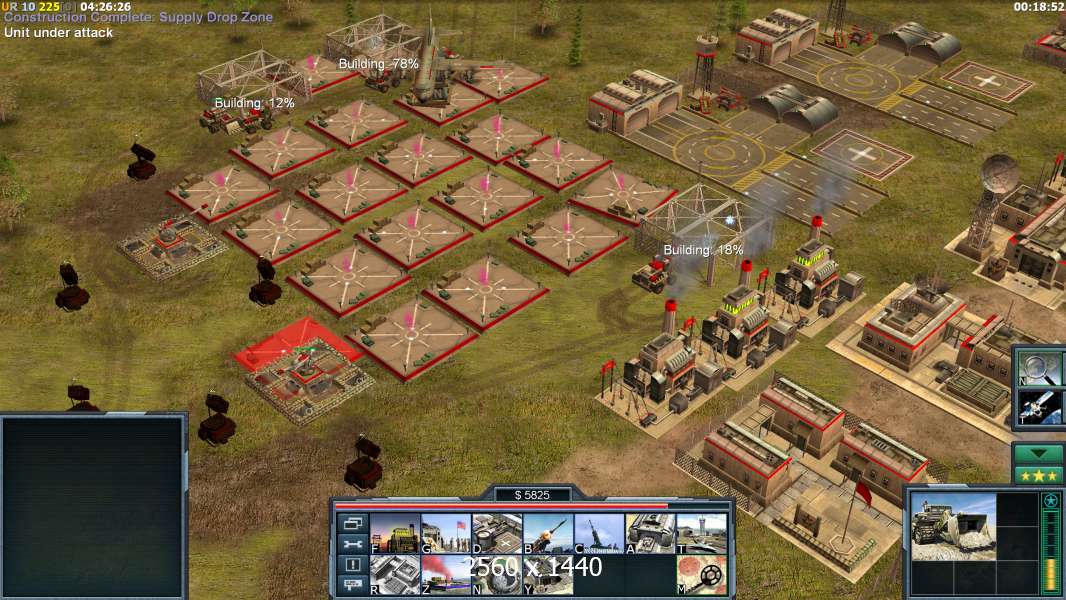The image size is (1066, 600).
Task: Click the overlapping windows button on command bar
Action: [351, 523]
